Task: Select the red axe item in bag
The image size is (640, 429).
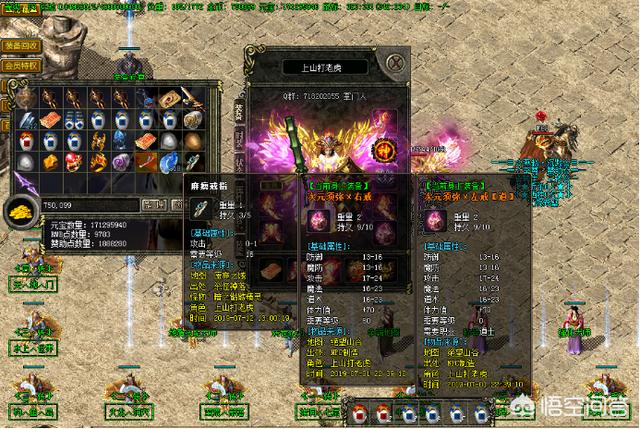Action: [x=144, y=162]
